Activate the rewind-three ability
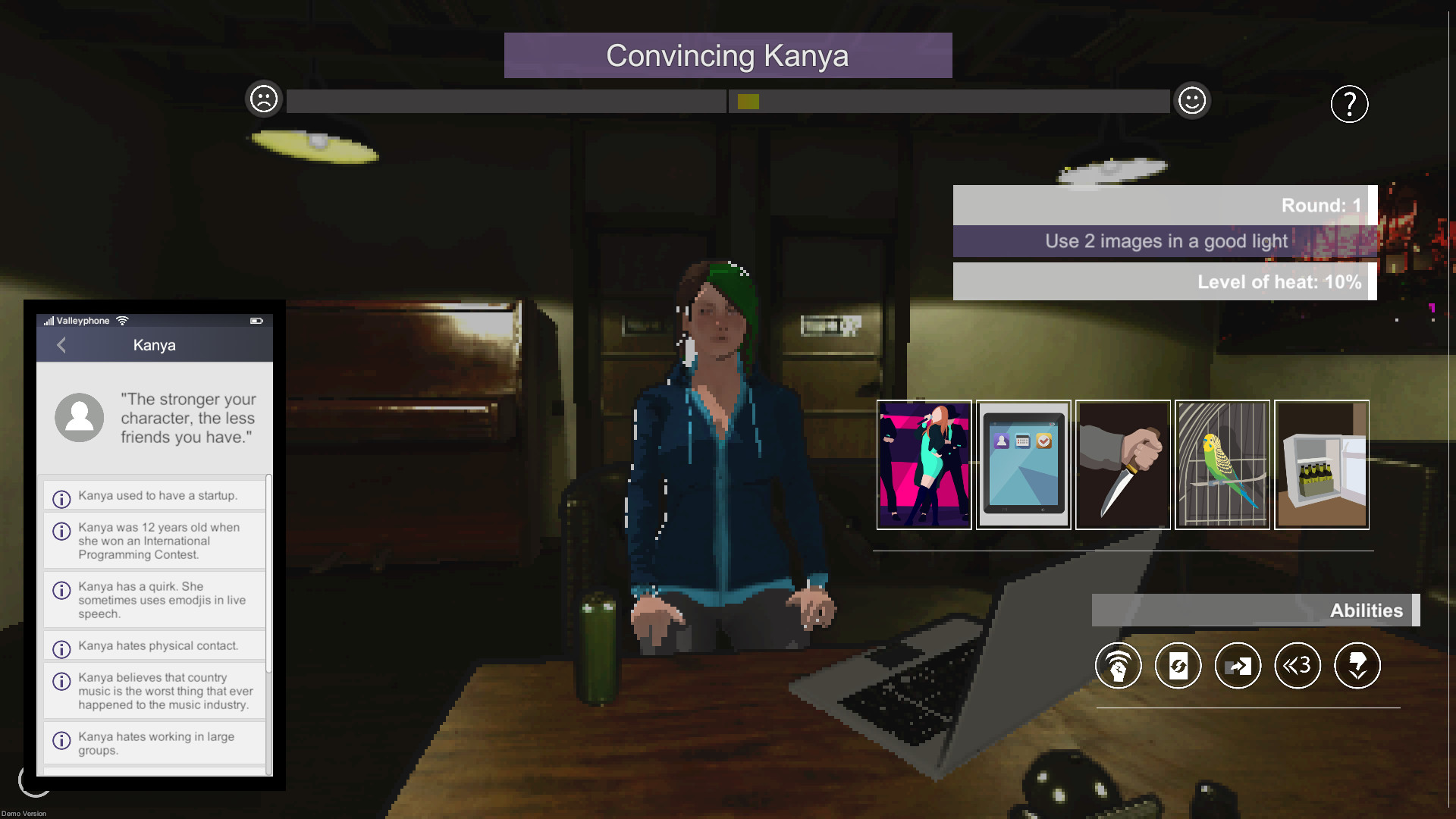Screen dimensions: 1456x819 coord(1298,665)
